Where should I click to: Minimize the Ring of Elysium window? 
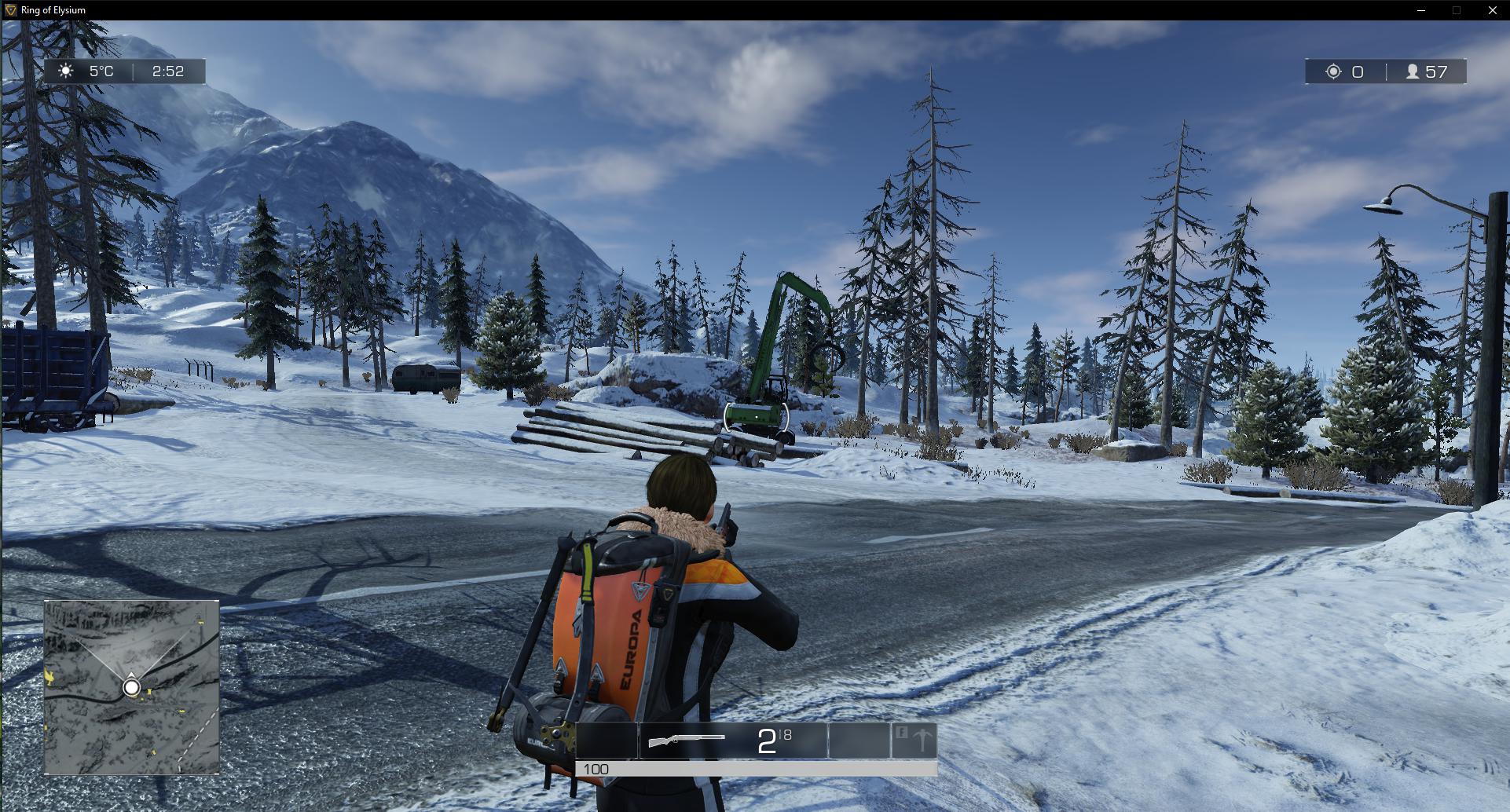click(x=1421, y=10)
